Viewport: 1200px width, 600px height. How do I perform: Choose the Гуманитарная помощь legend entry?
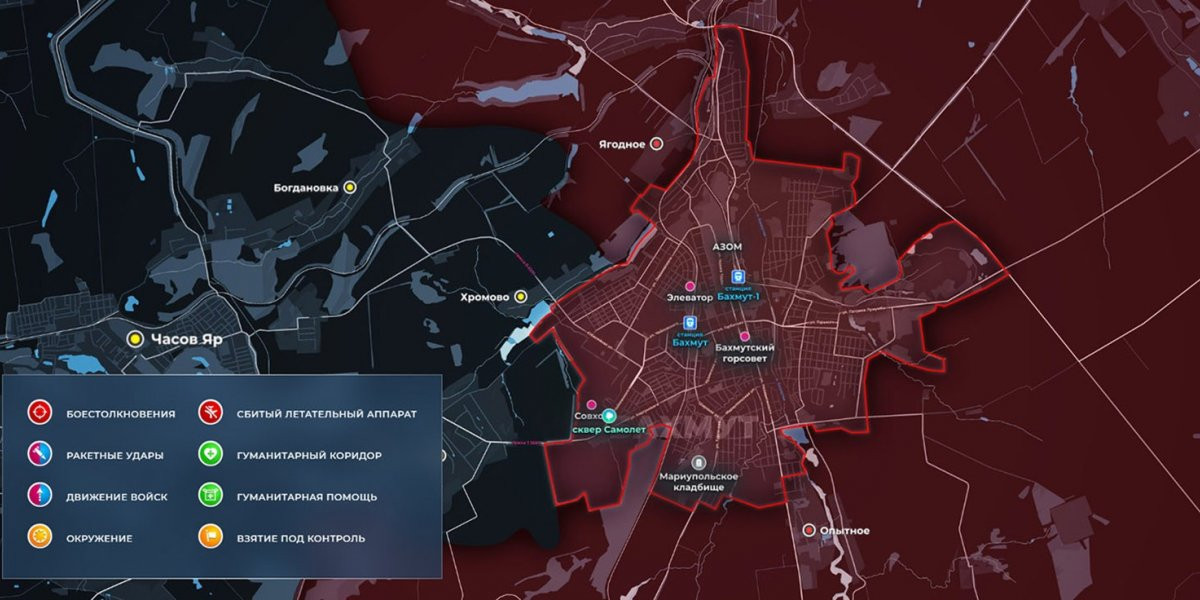(x=210, y=497)
